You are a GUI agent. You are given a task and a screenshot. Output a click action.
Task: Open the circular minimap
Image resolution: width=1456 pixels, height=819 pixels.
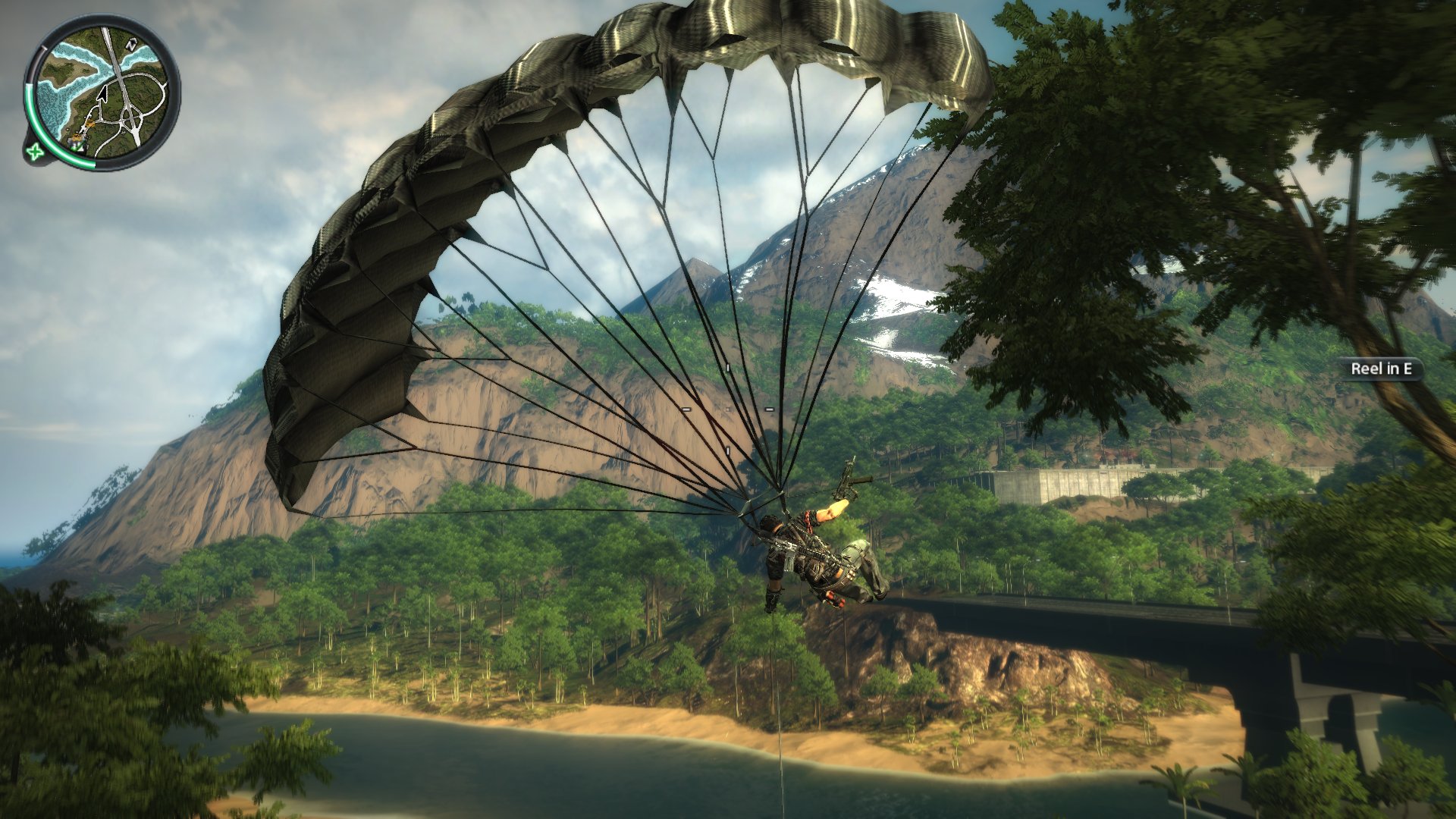coord(102,93)
